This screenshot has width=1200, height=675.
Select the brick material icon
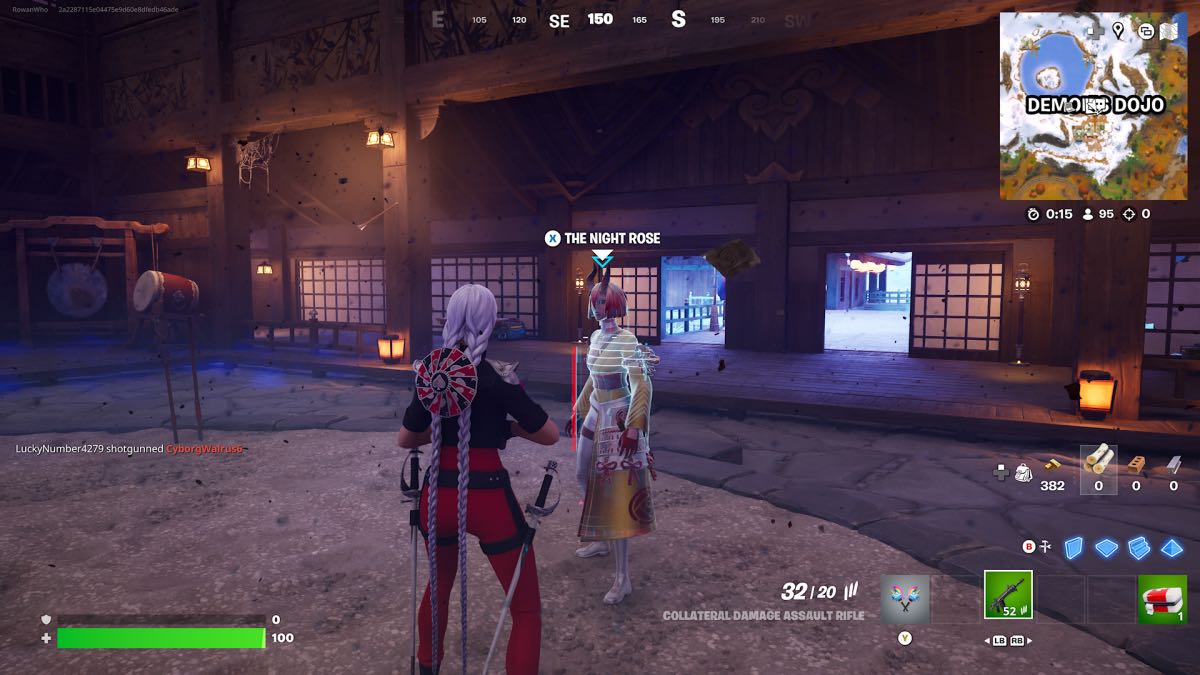(x=1135, y=464)
